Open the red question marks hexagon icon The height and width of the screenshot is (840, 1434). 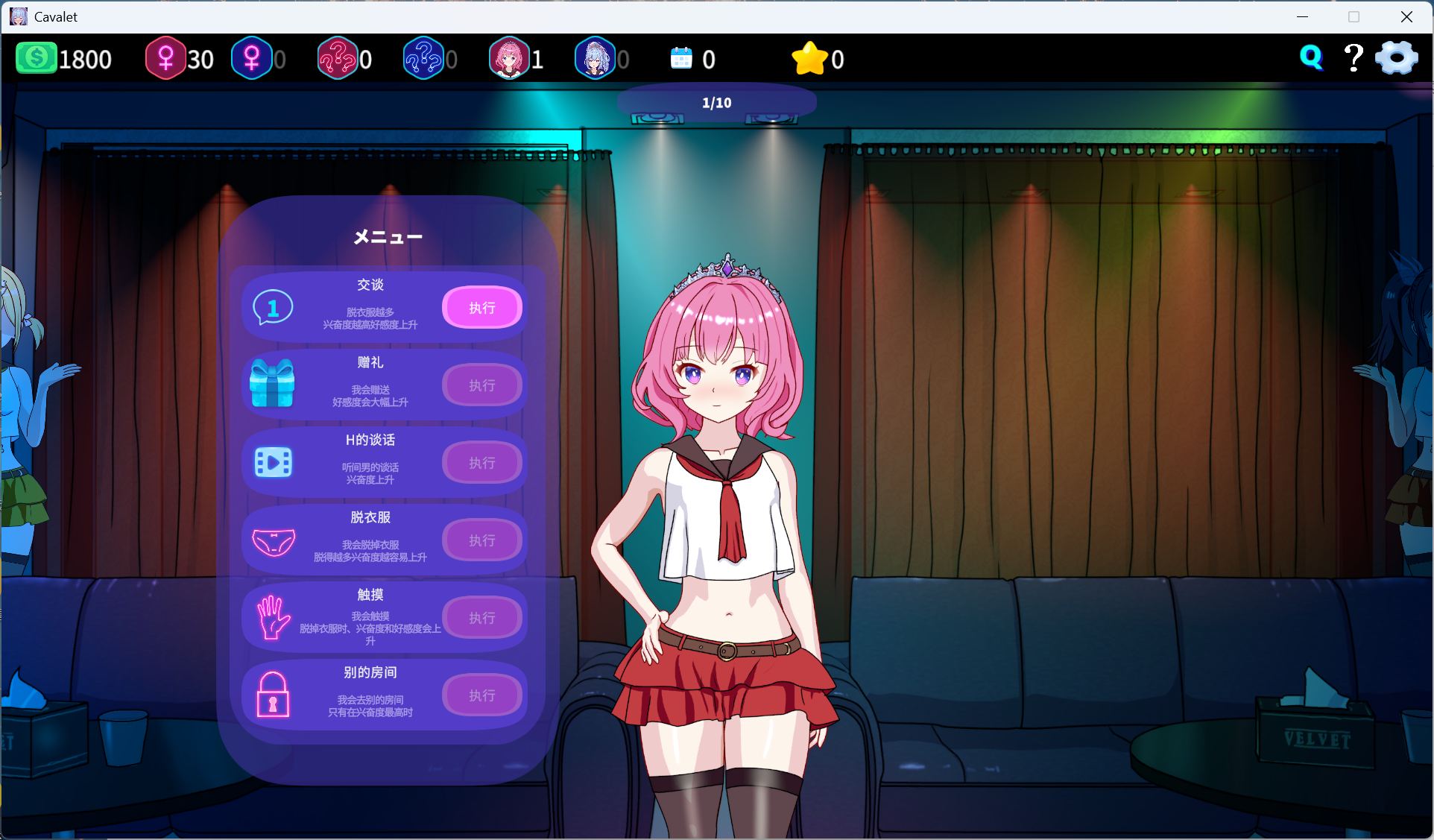point(340,57)
